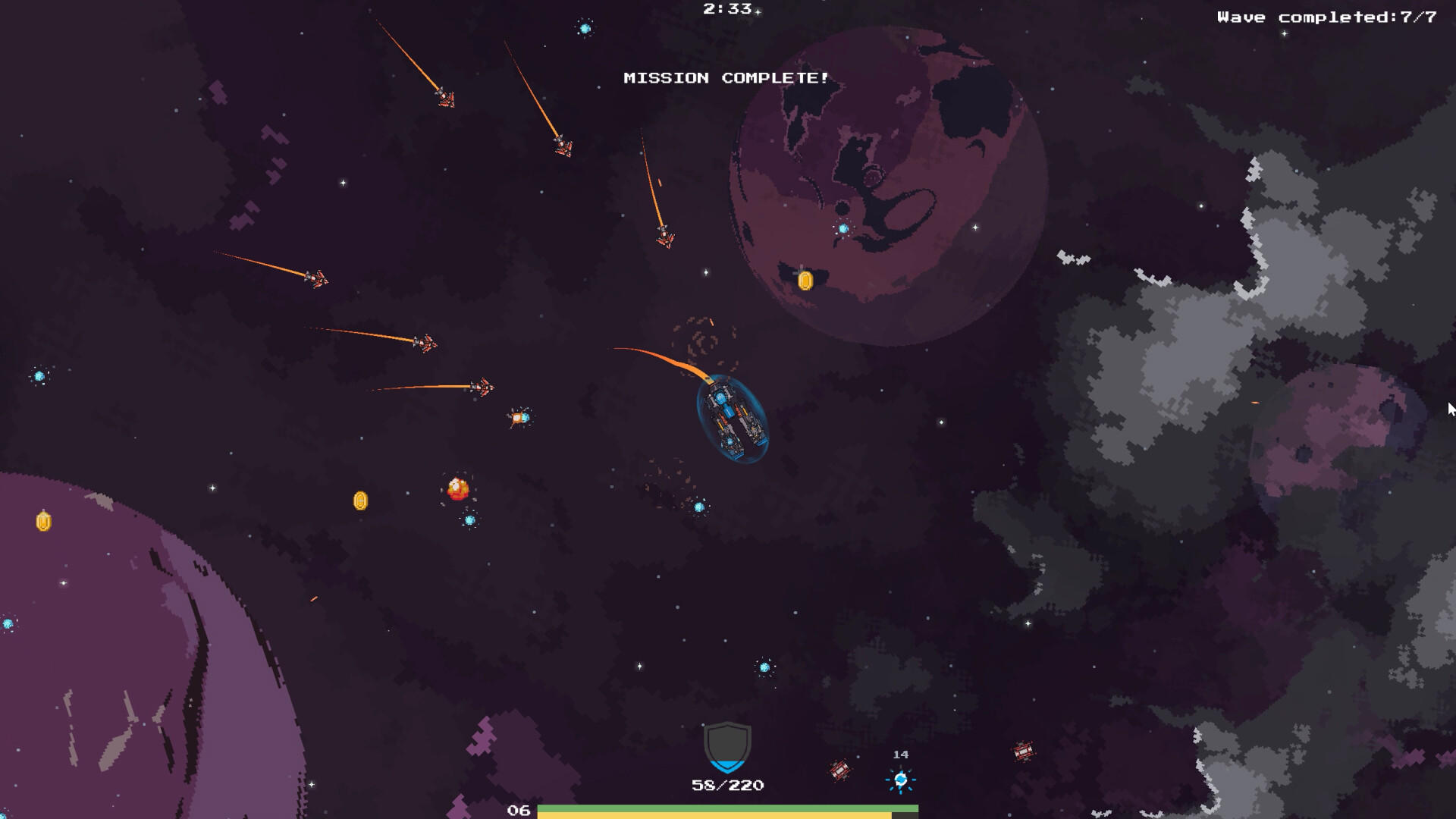The image size is (1456, 819).
Task: Click the red satellite wreck near the shield meter
Action: [839, 770]
